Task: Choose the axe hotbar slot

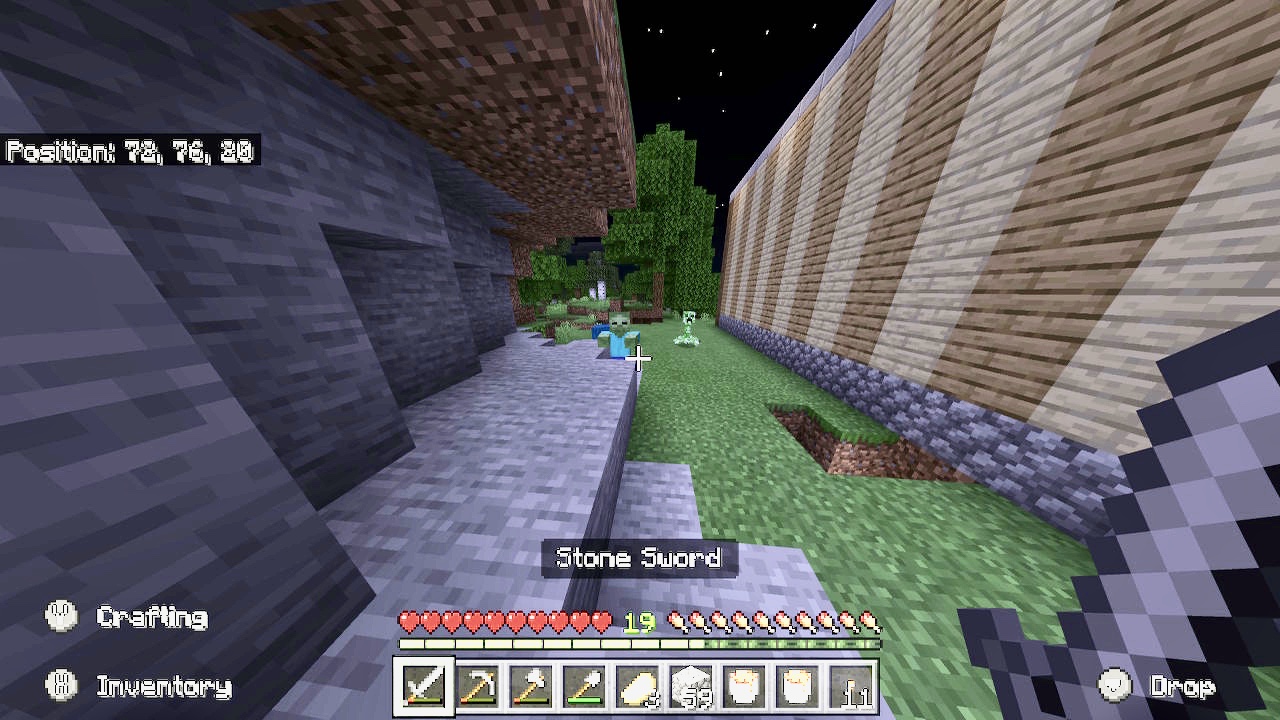Action: (532, 686)
